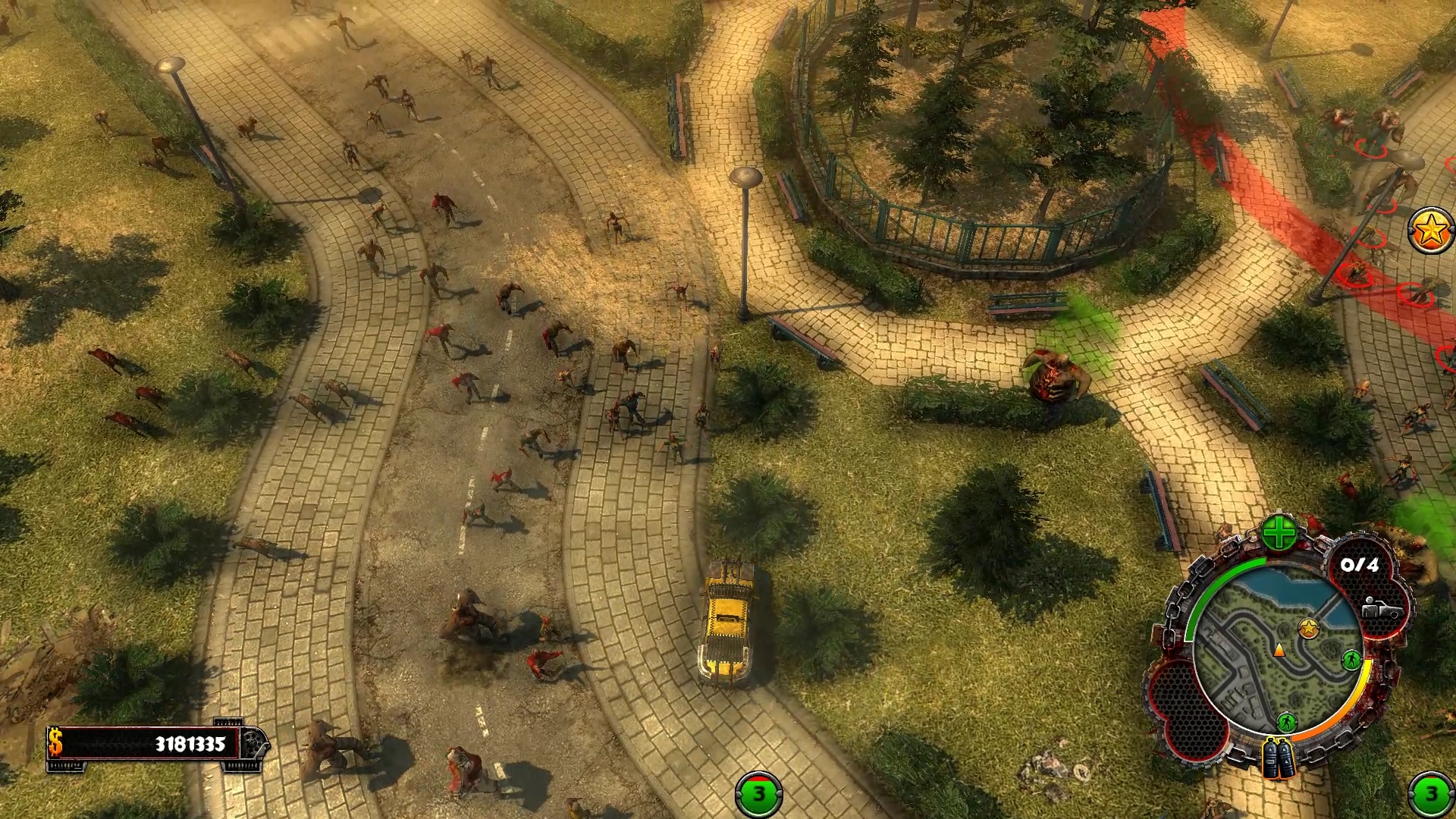Select the gold star marker on the minimap

coord(1308,628)
